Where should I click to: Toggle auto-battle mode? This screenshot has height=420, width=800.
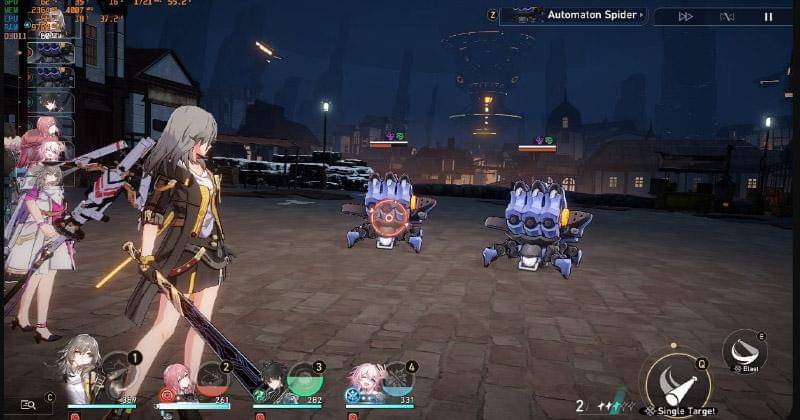[x=727, y=16]
